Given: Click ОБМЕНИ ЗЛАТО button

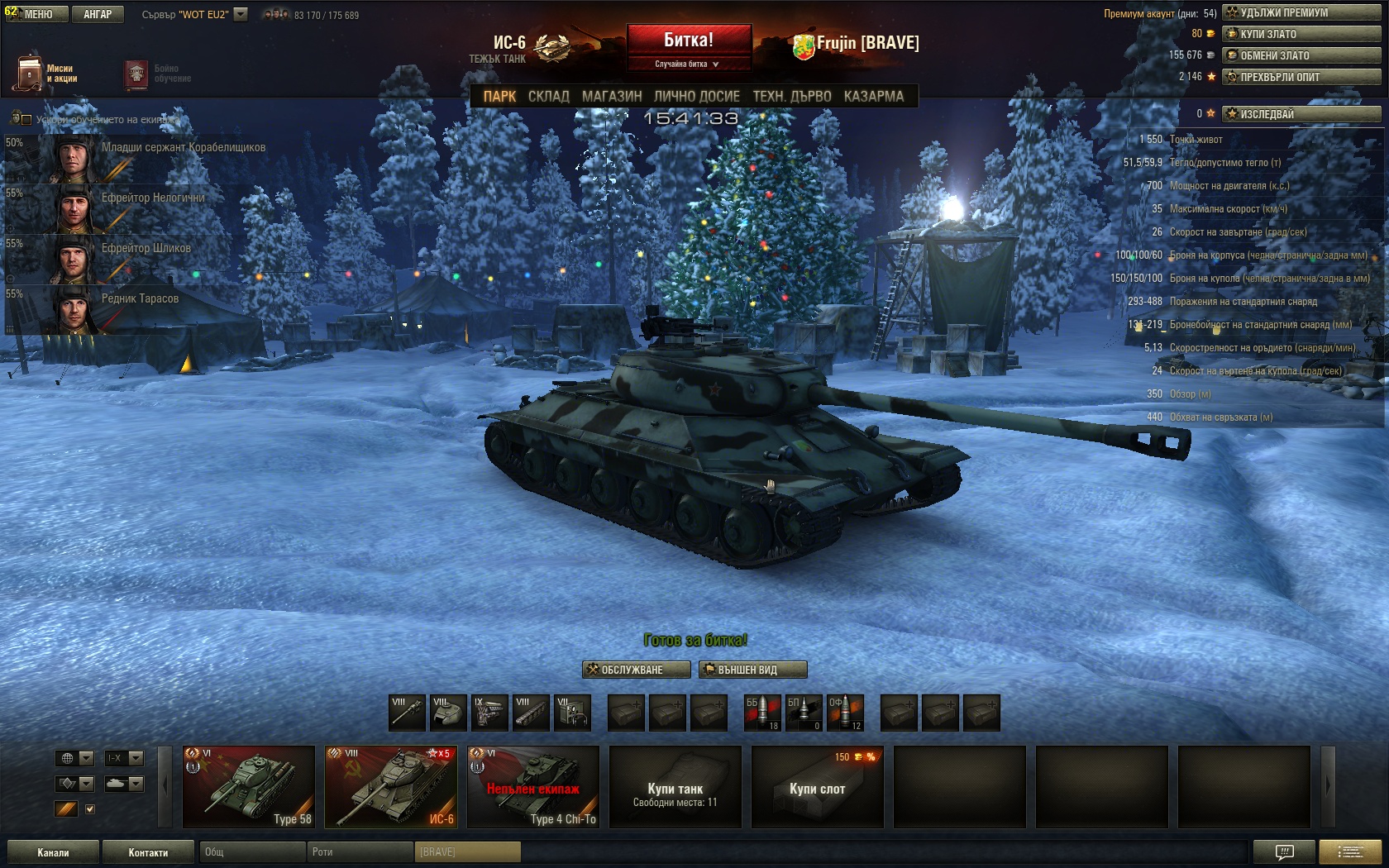Looking at the screenshot, I should point(1302,55).
